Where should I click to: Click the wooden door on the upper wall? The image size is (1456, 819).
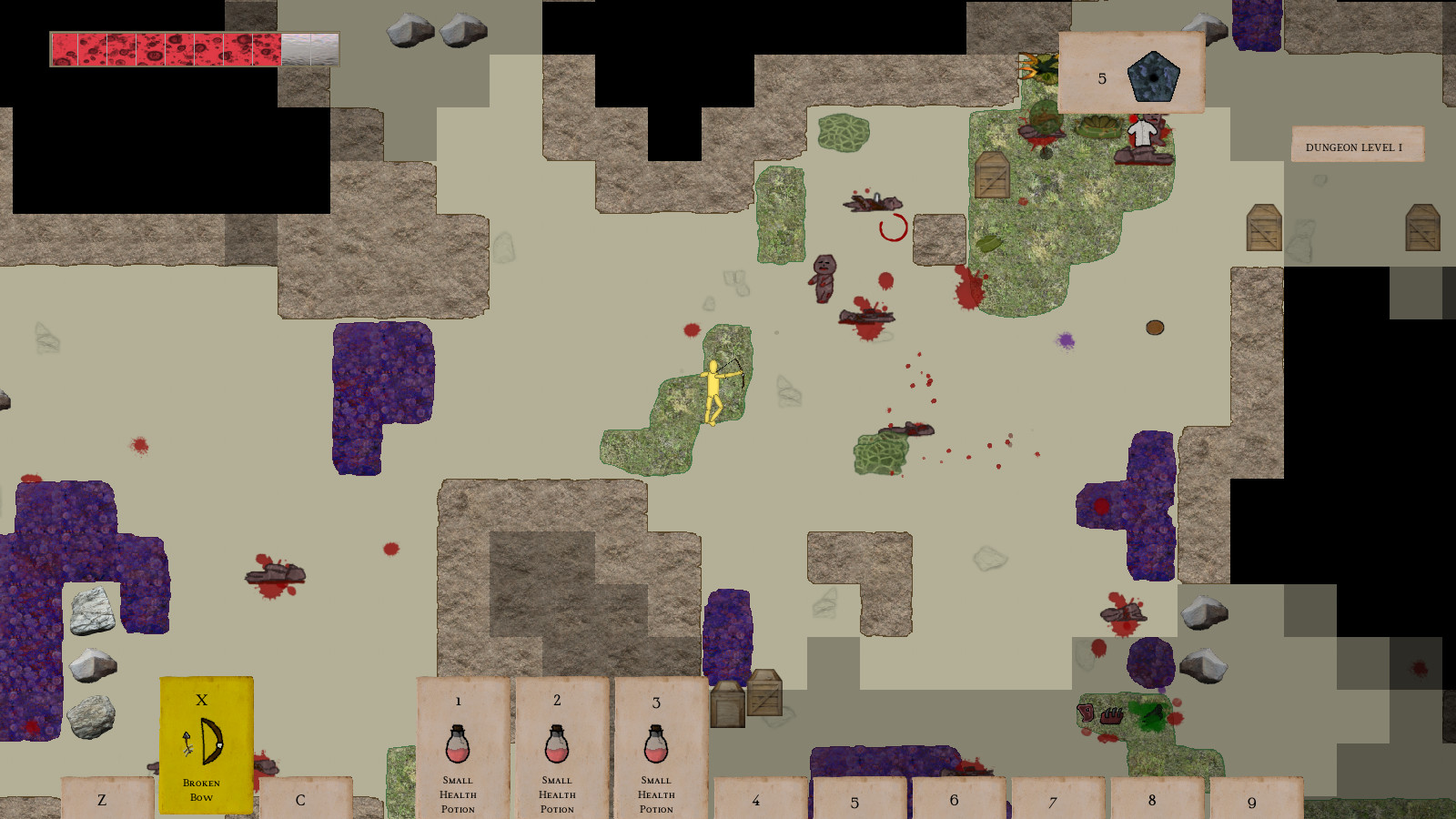pos(990,173)
